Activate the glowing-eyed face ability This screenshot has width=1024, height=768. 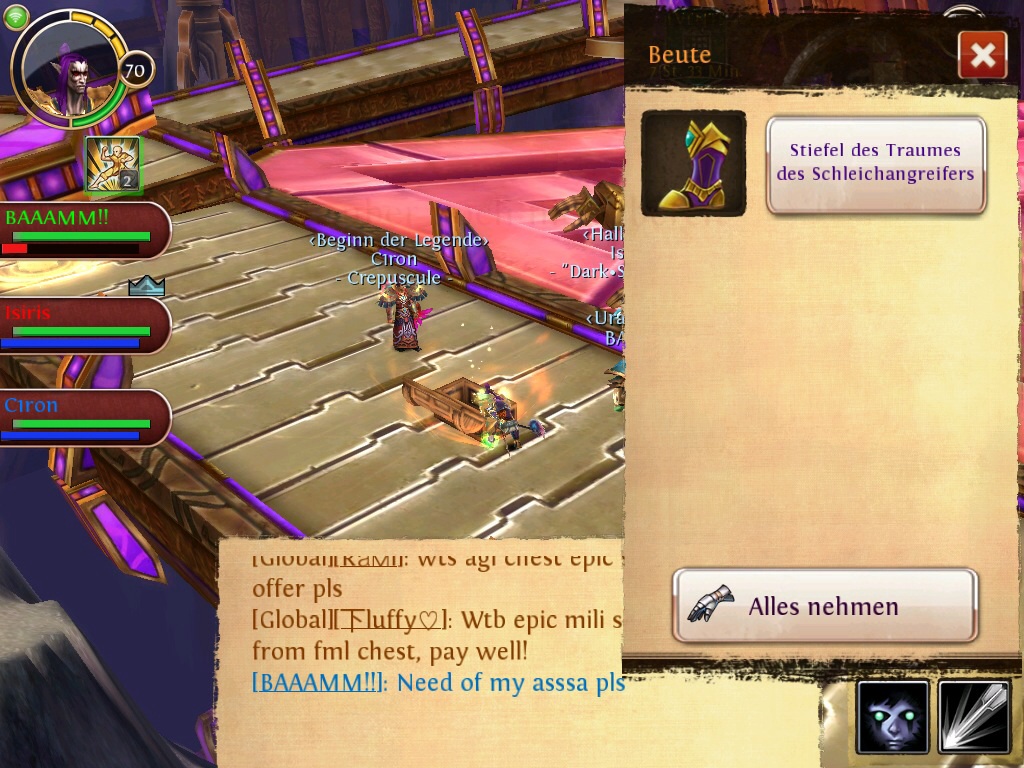893,717
